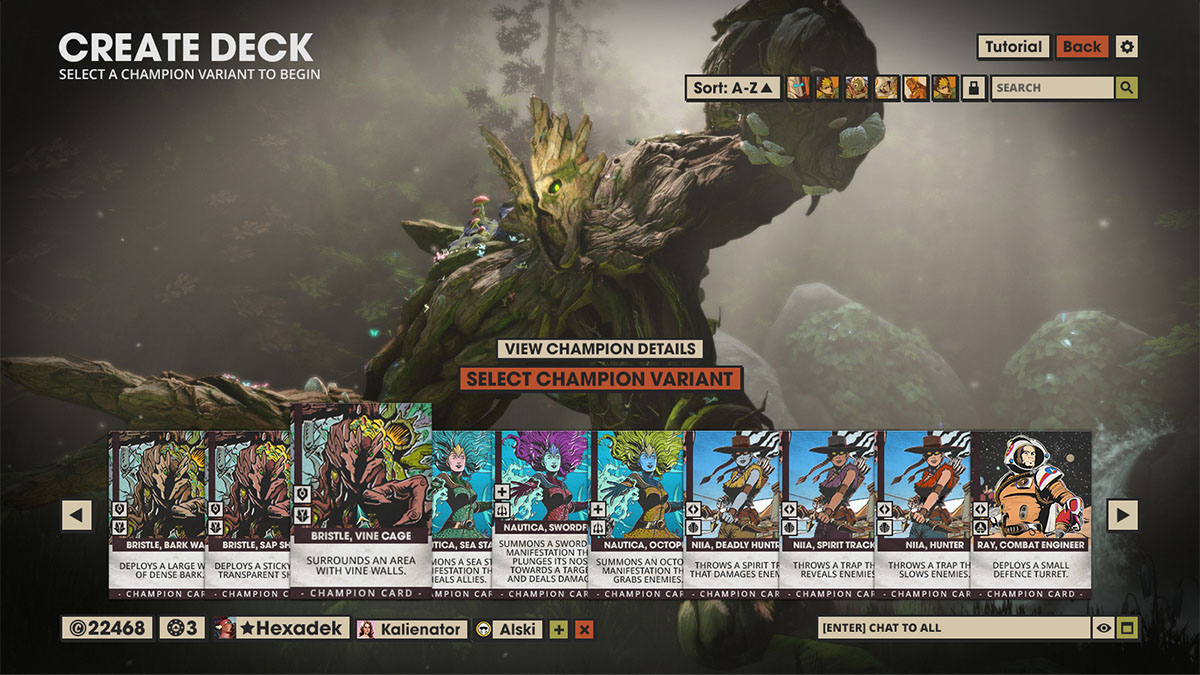This screenshot has height=675, width=1200.
Task: Confirm with Select Champion Variant
Action: click(x=600, y=379)
